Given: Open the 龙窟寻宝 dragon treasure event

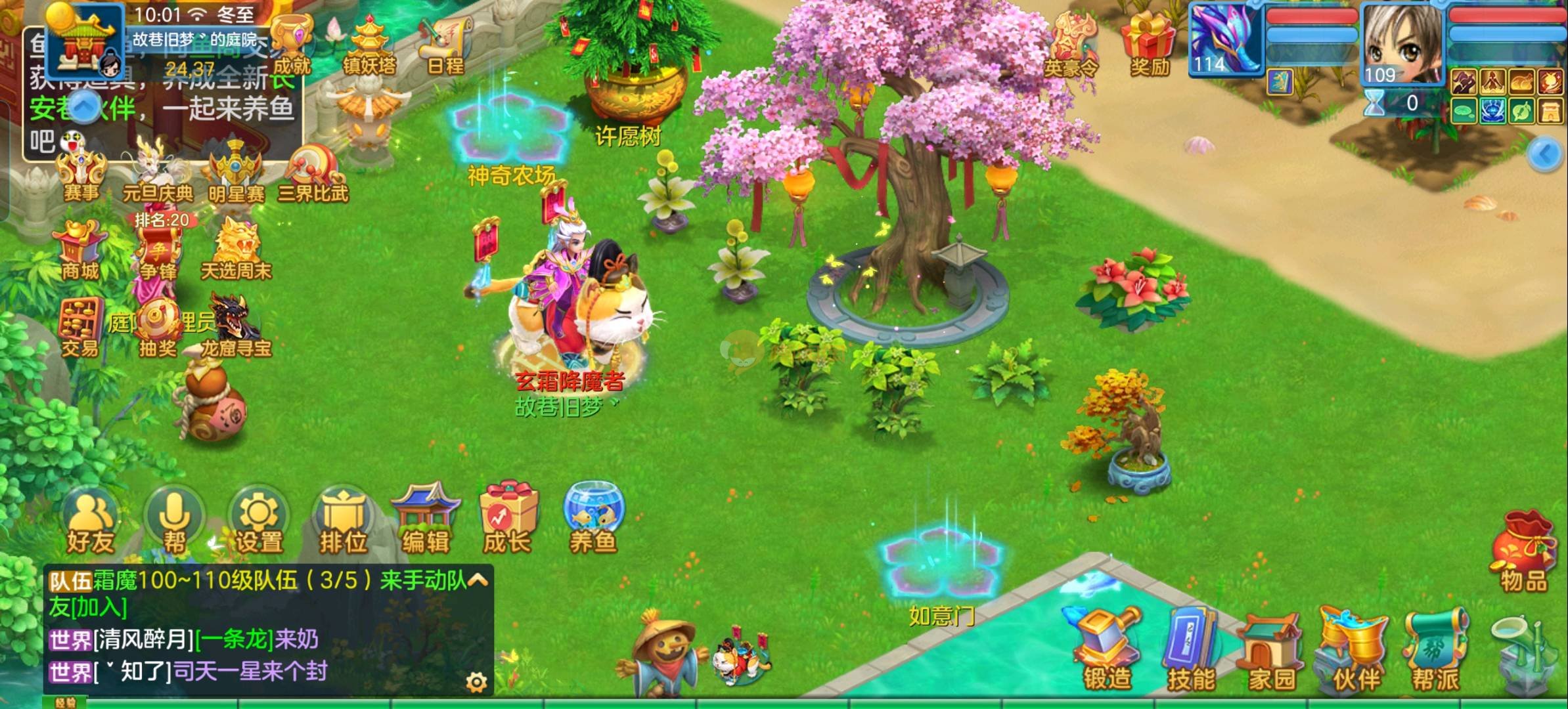Looking at the screenshot, I should click(x=235, y=328).
